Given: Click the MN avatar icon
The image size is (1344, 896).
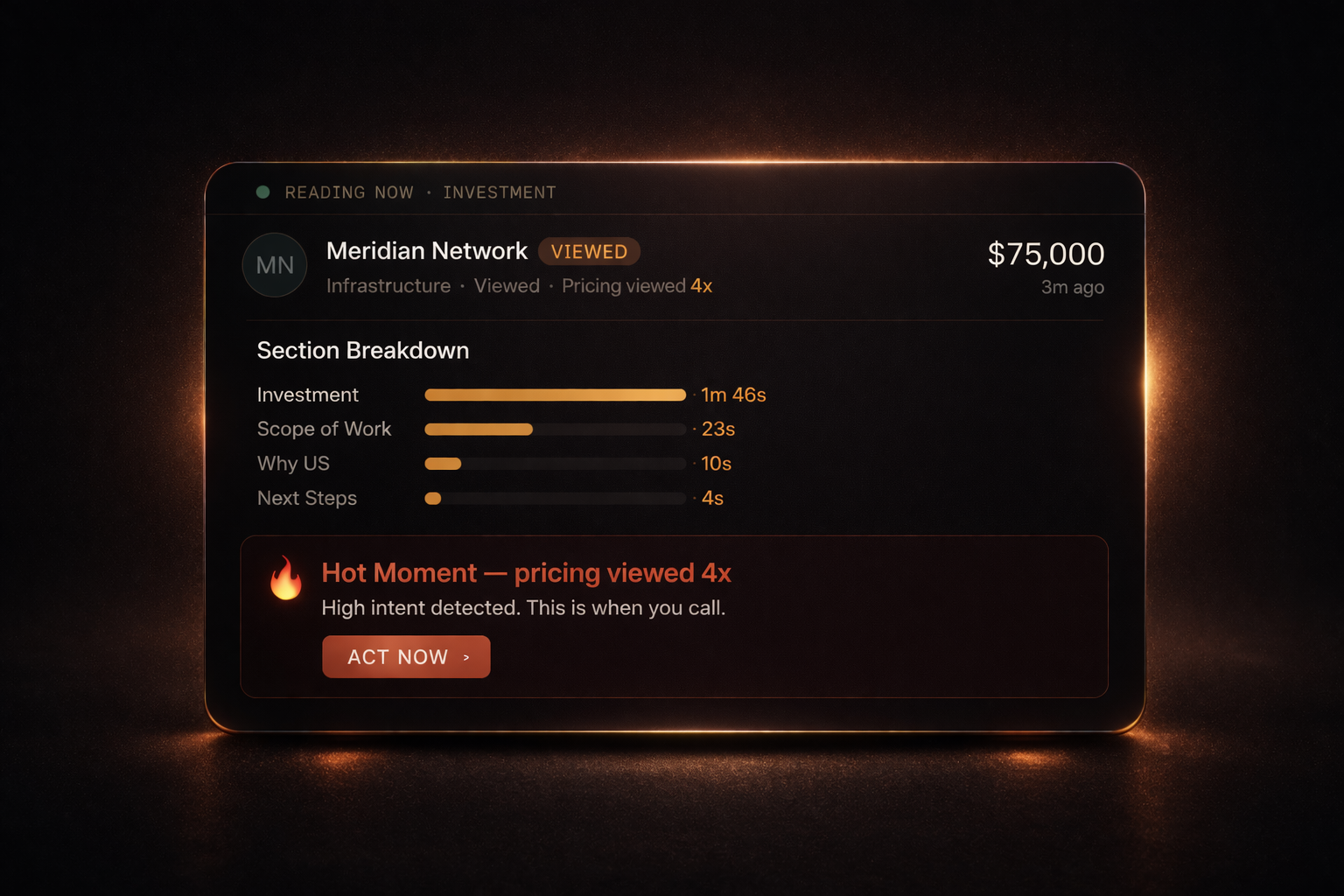Looking at the screenshot, I should pos(274,265).
